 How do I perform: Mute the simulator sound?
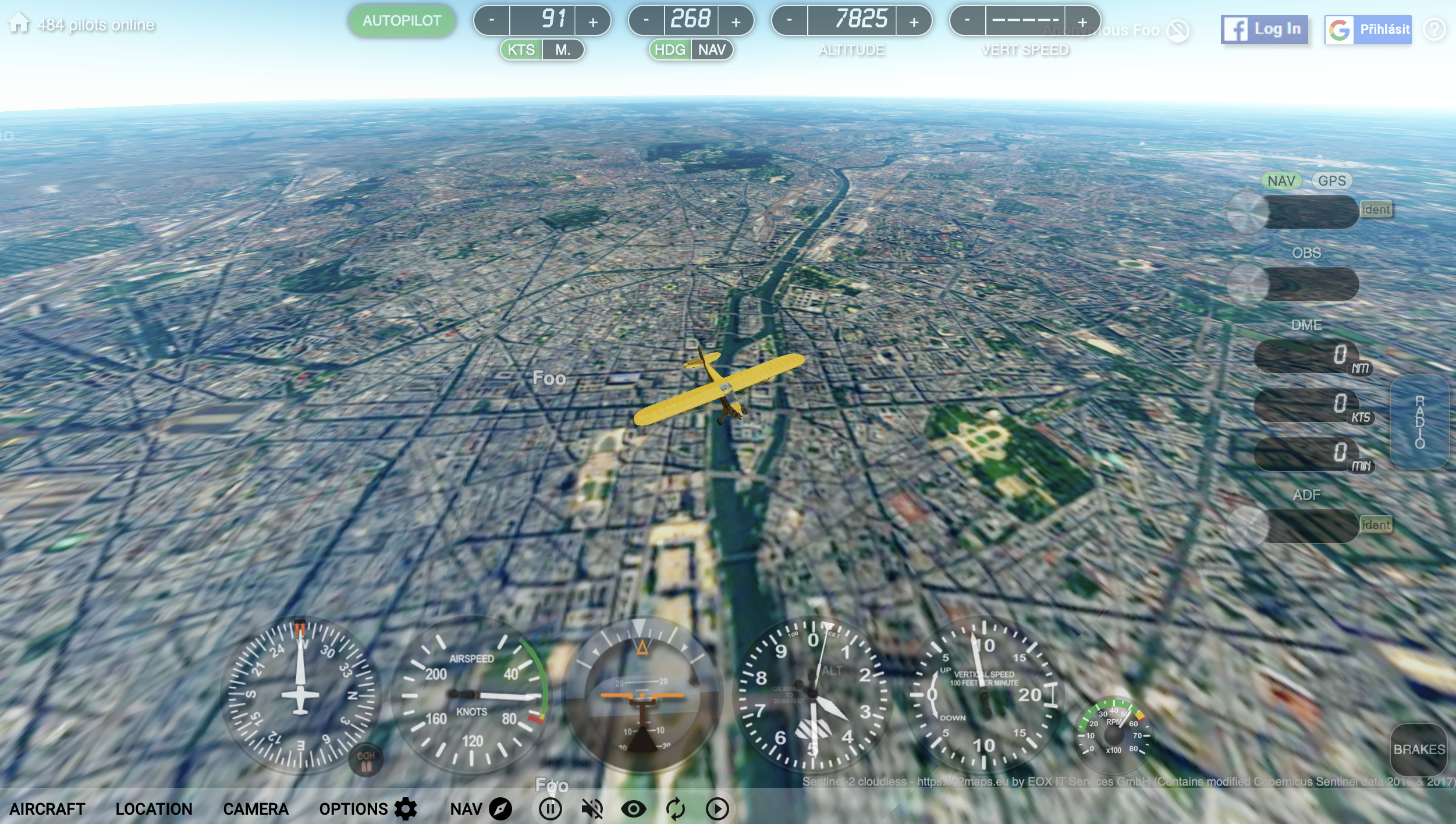592,808
